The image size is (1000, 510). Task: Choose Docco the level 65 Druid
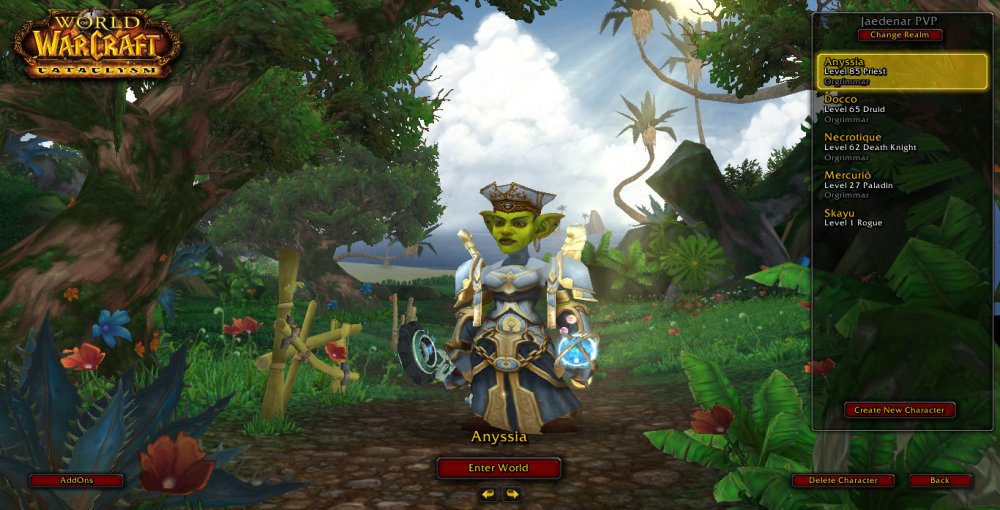coord(901,108)
